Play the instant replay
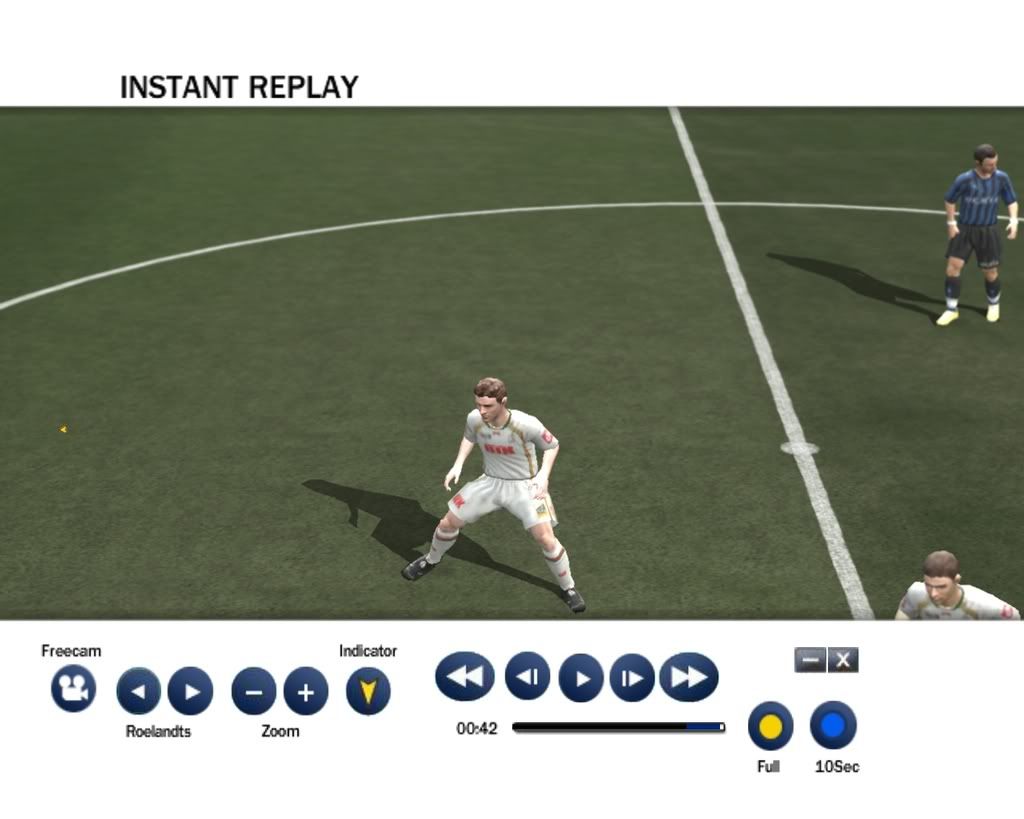Viewport: 1024px width, 819px height. pyautogui.click(x=581, y=678)
